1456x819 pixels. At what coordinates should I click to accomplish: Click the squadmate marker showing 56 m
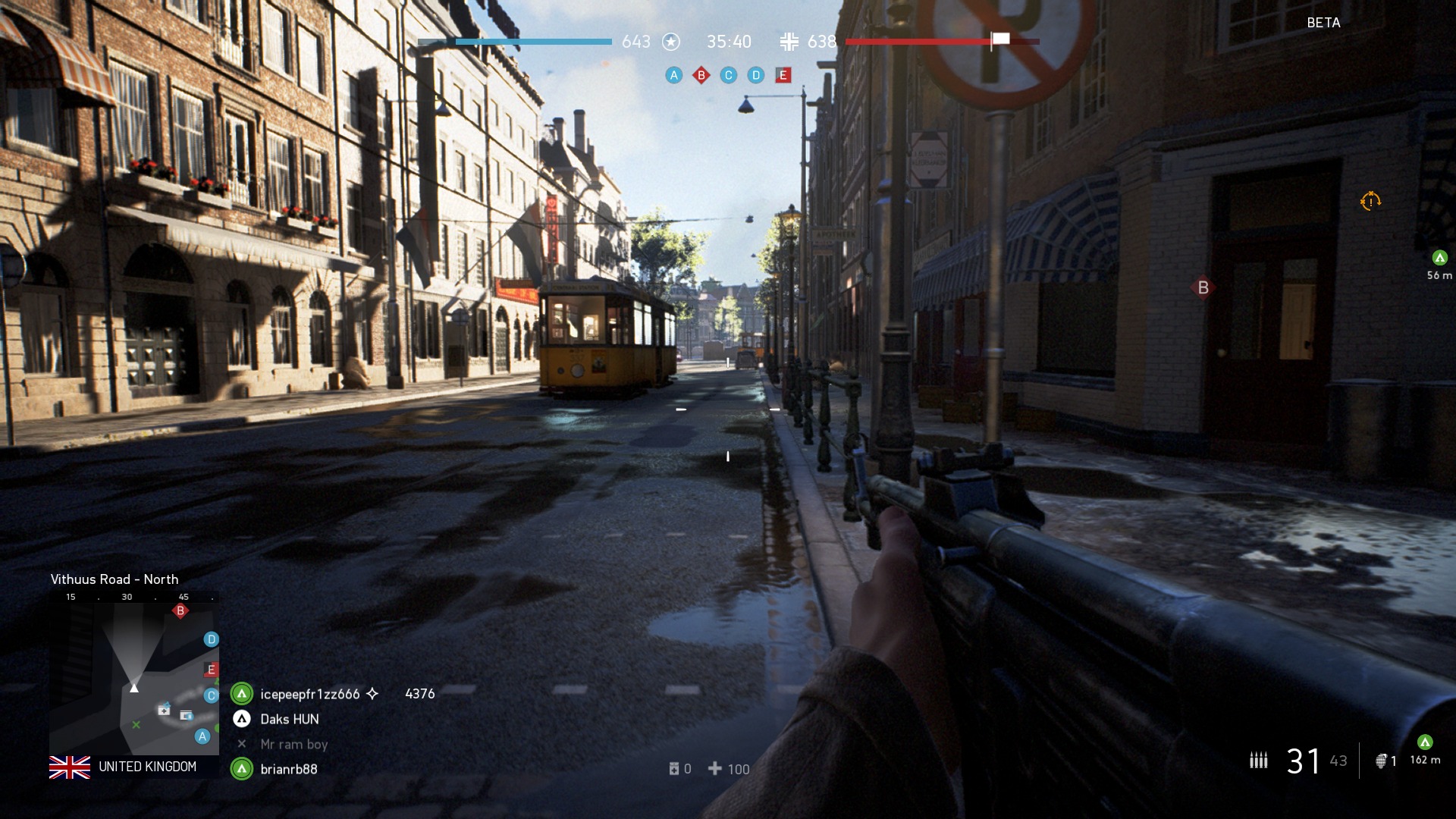pos(1439,258)
